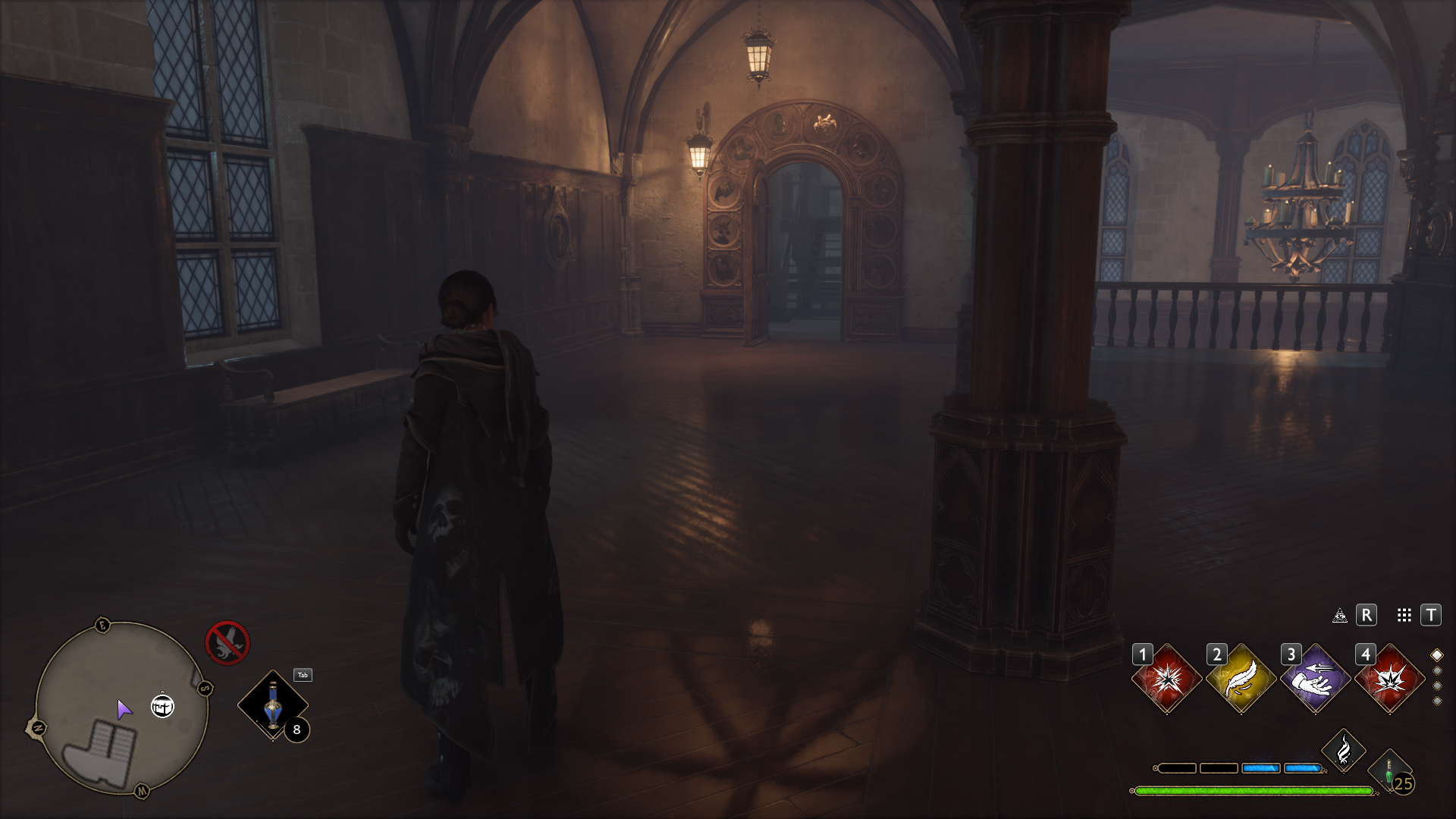This screenshot has width=1456, height=819.
Task: Activate the purple hand pull spell
Action: [x=1316, y=678]
